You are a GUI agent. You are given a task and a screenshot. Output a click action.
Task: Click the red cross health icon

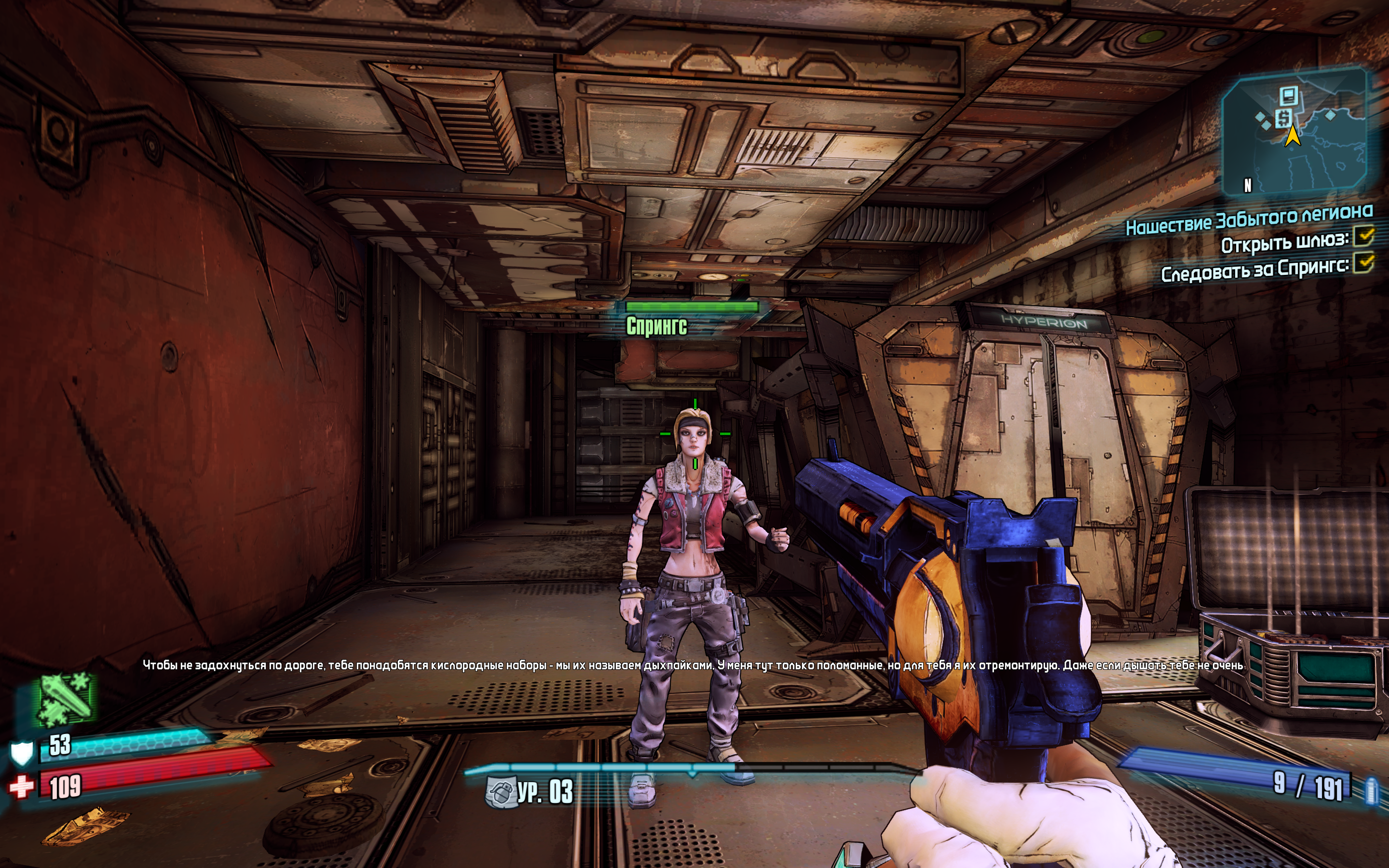tap(21, 787)
